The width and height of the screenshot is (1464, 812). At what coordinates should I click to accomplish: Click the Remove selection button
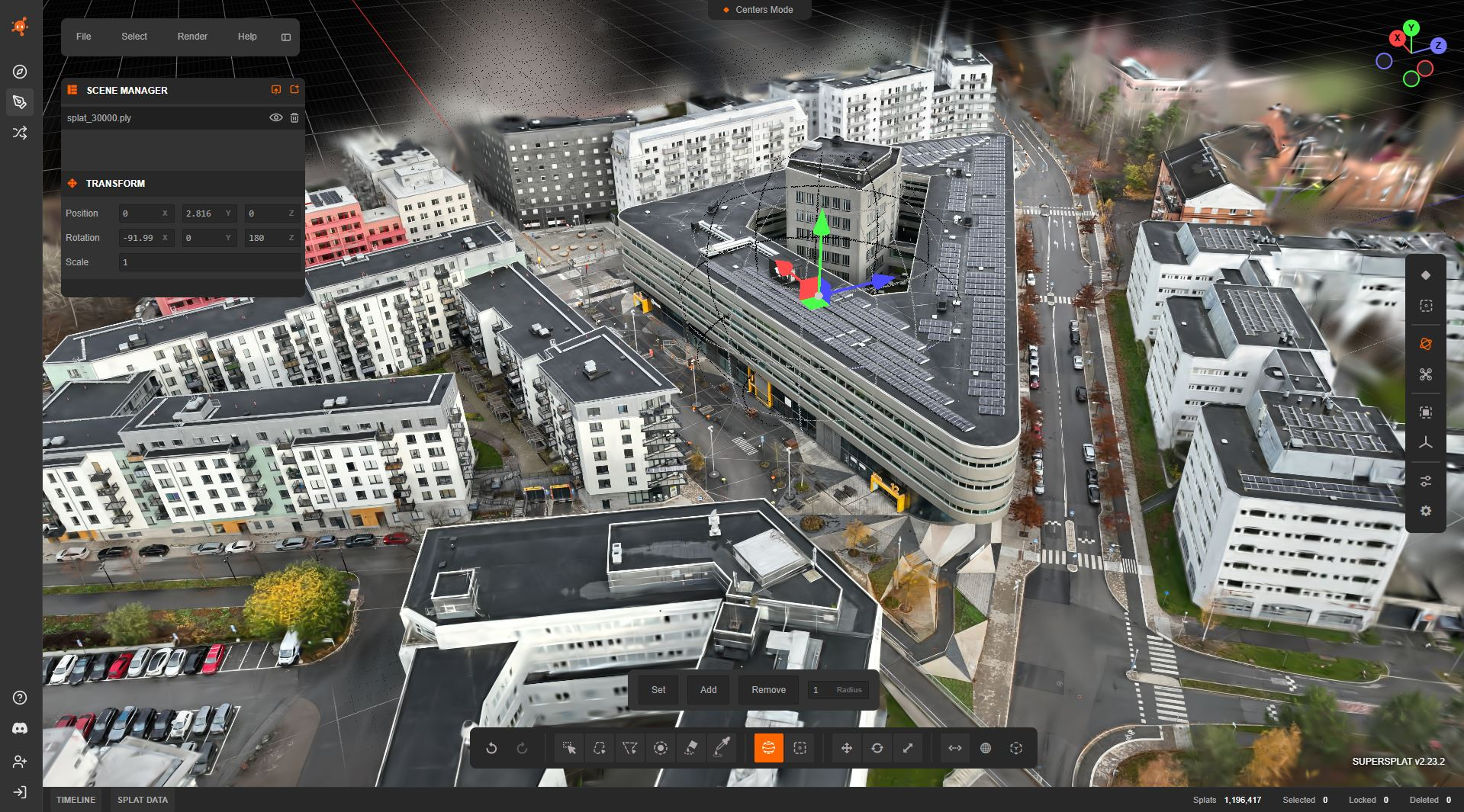tap(768, 690)
